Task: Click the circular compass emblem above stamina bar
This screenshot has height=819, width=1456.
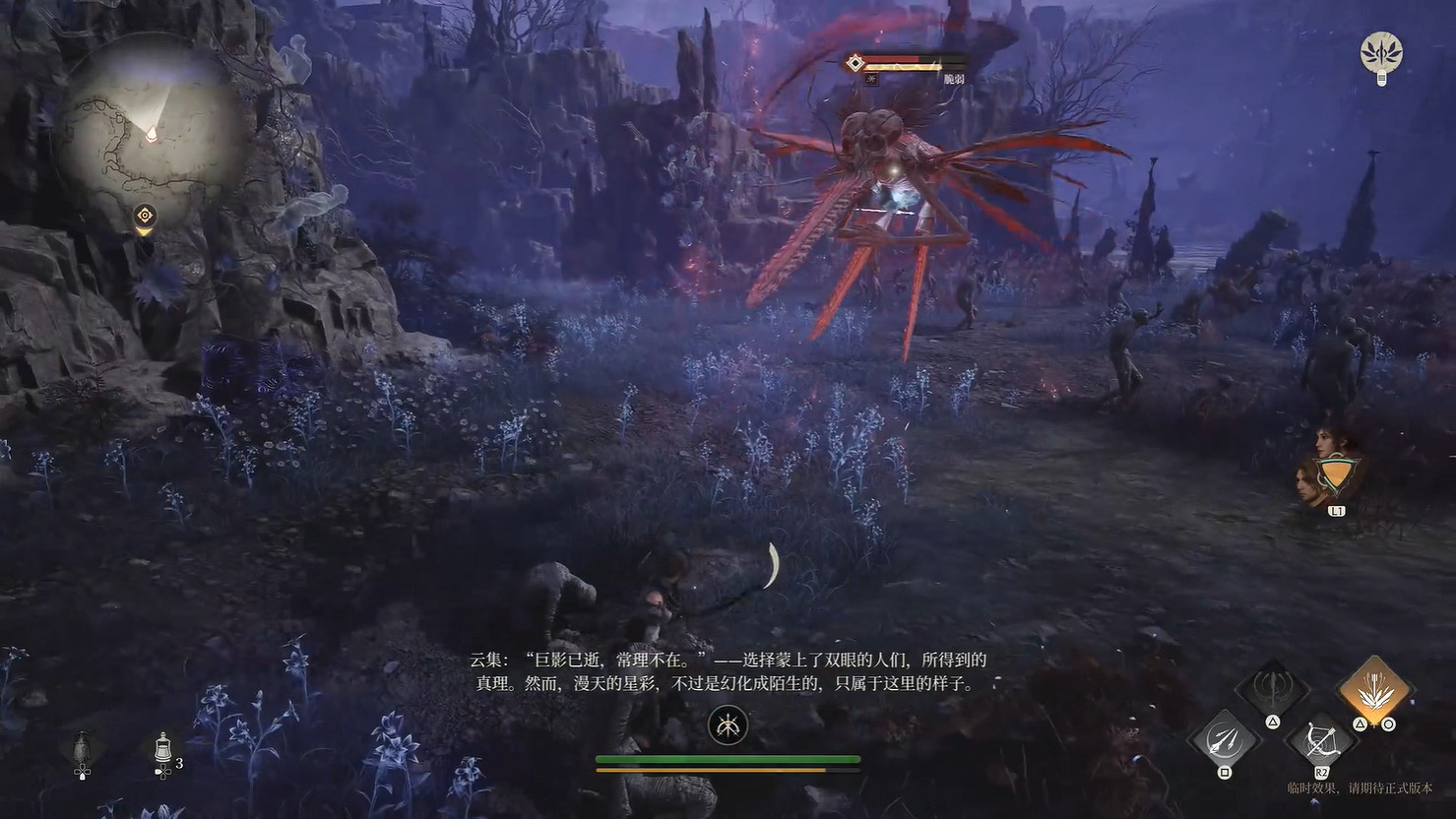Action: point(728,726)
